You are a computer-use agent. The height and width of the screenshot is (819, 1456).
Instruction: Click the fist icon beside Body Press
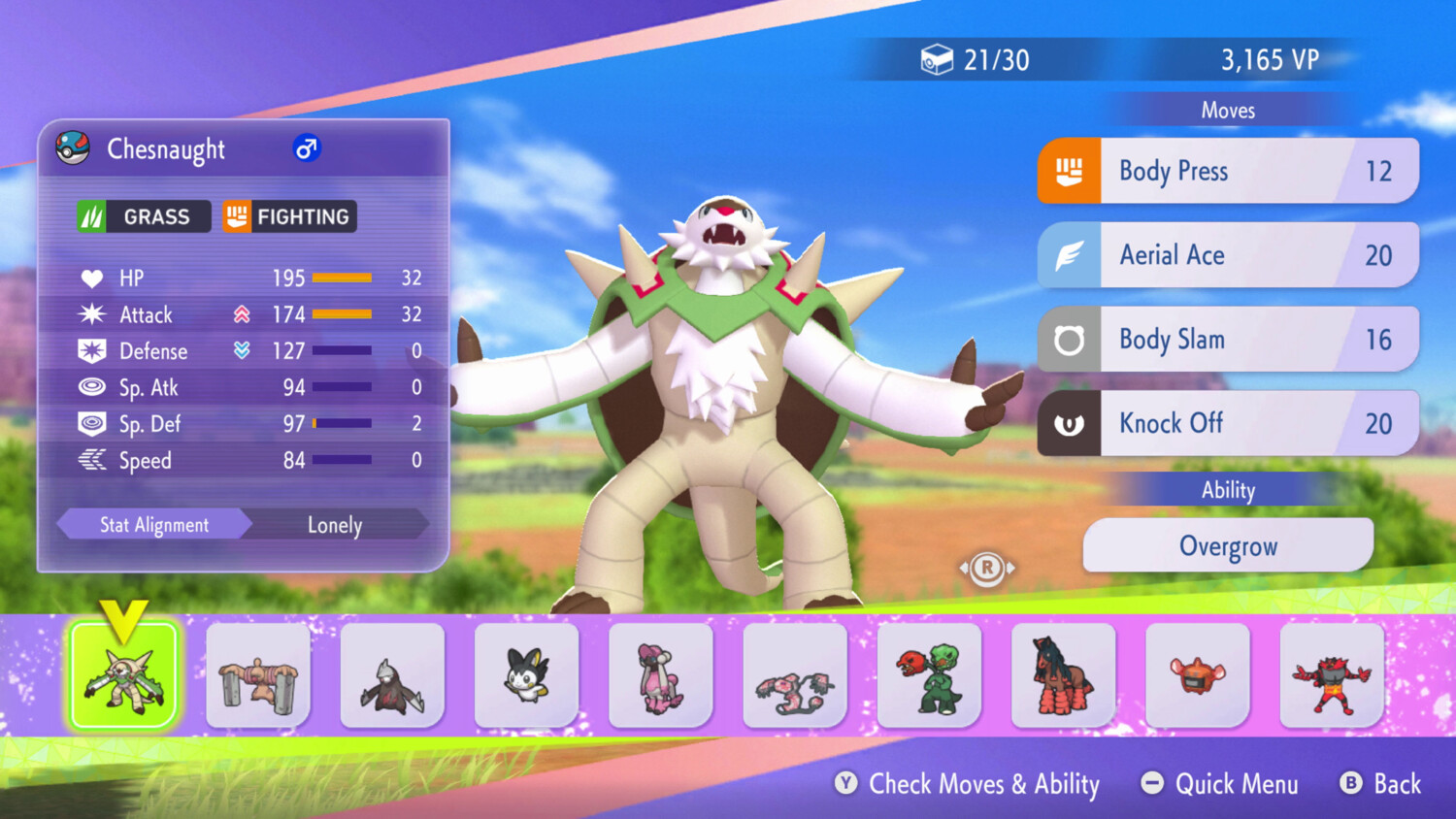click(x=1068, y=171)
